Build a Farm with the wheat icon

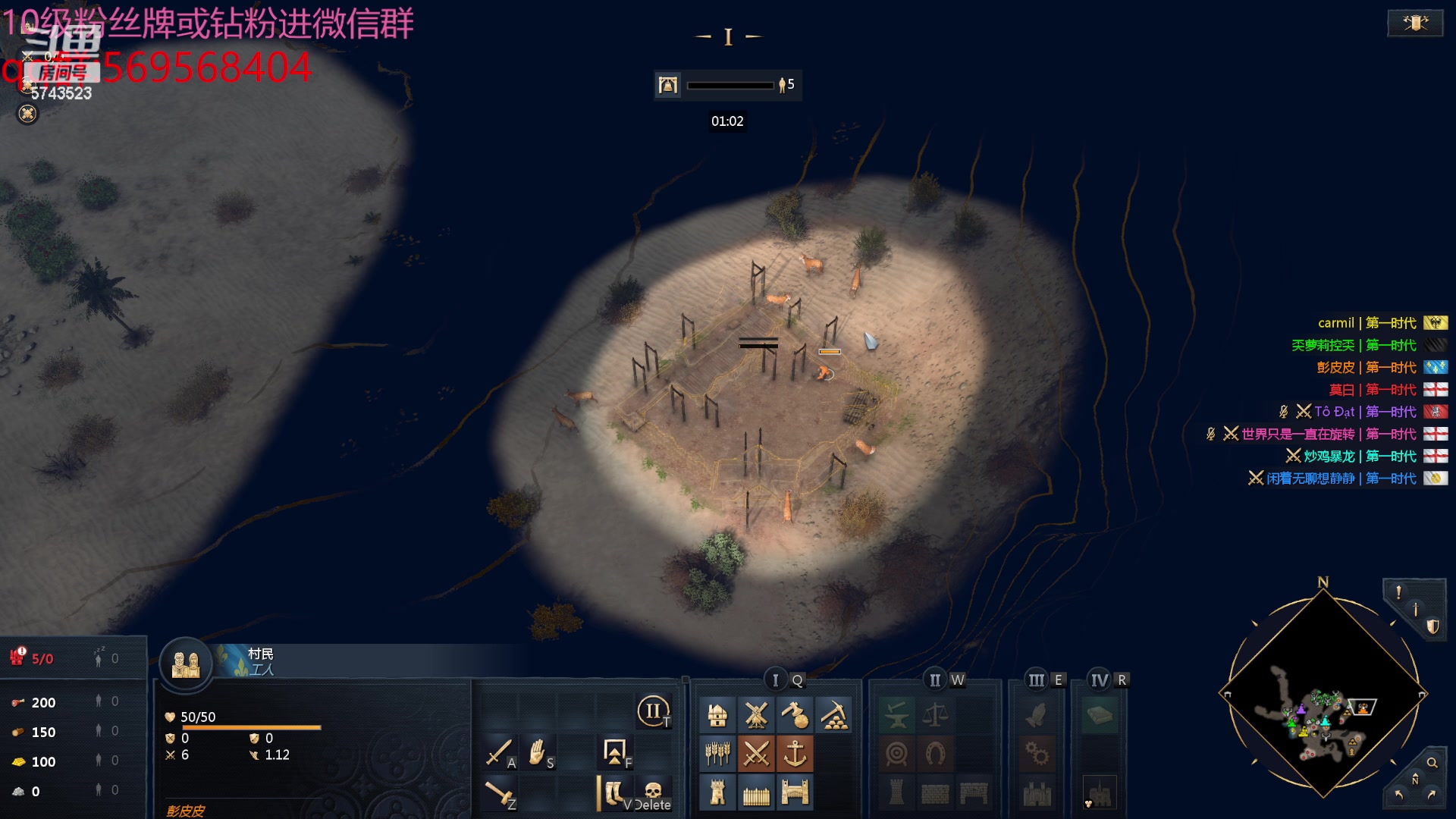click(717, 754)
